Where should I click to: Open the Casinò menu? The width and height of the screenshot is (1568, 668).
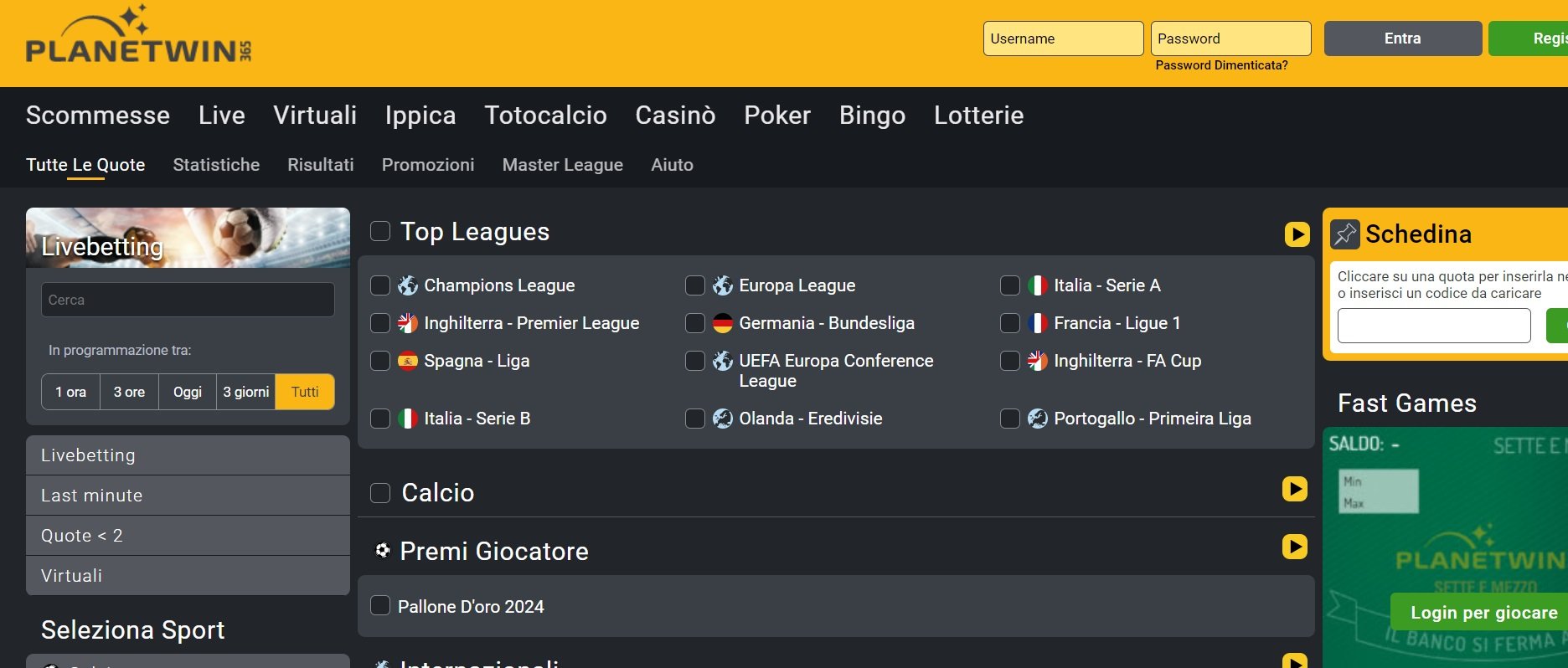click(674, 116)
